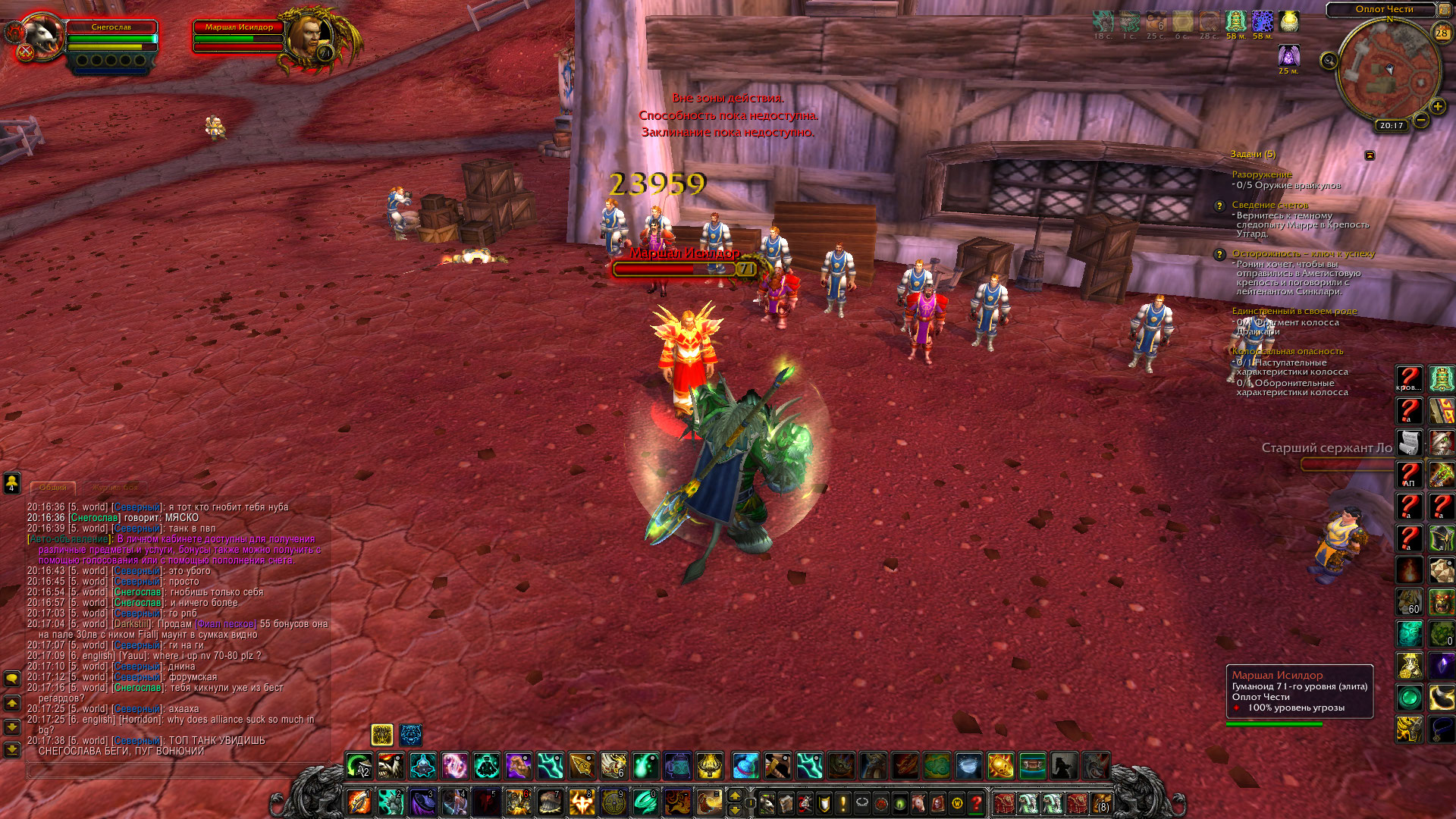The width and height of the screenshot is (1456, 819).
Task: Activate the blue bear form stance button
Action: [x=411, y=734]
